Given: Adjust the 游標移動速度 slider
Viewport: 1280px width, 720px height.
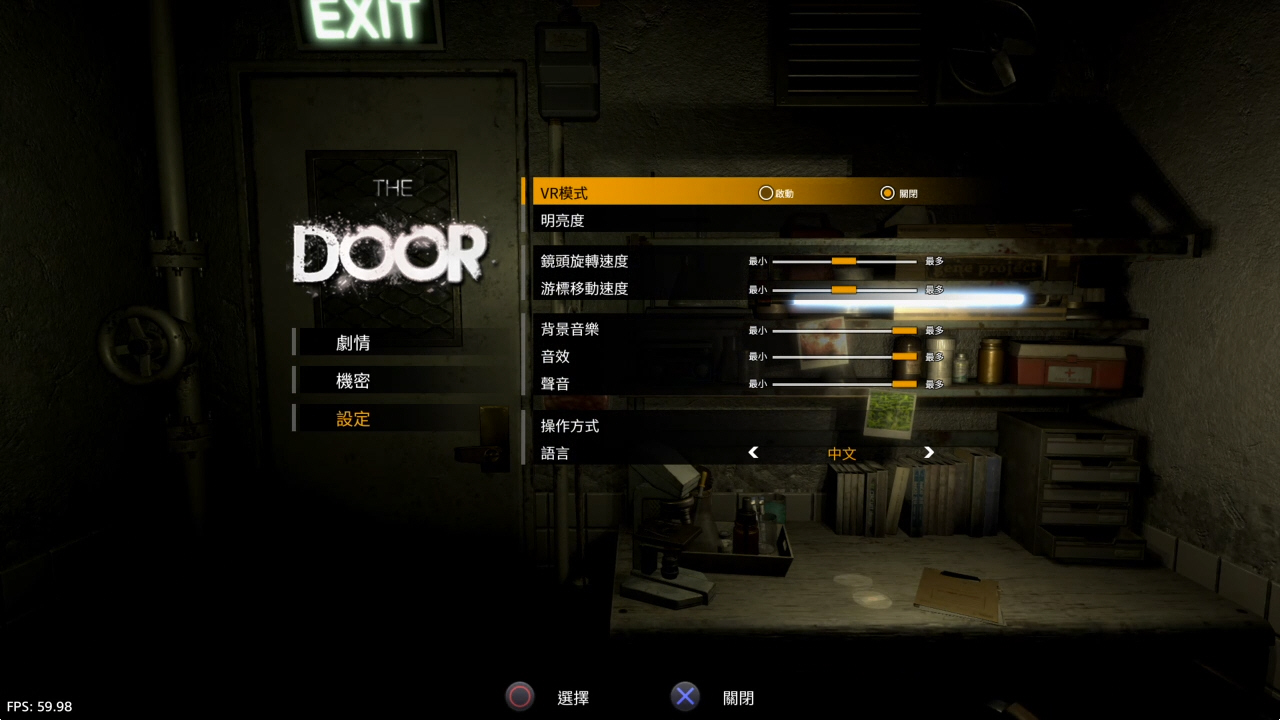Looking at the screenshot, I should coord(844,289).
